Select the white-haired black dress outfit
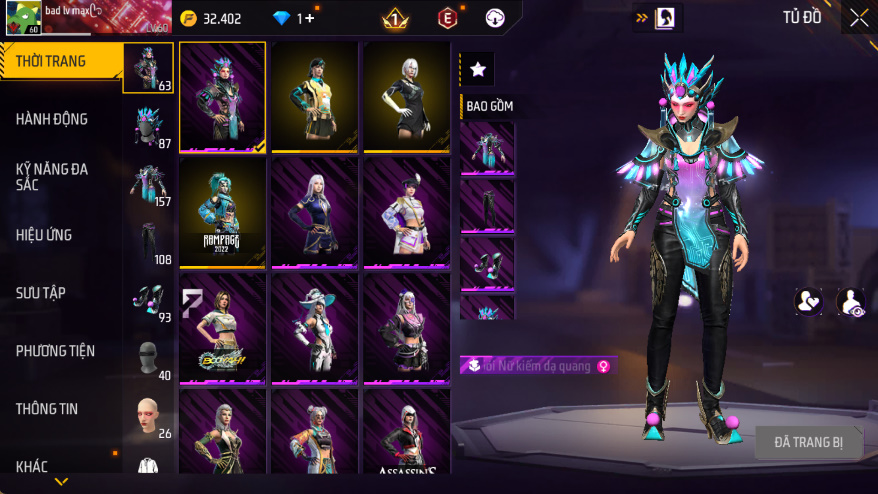The width and height of the screenshot is (878, 494). click(406, 97)
